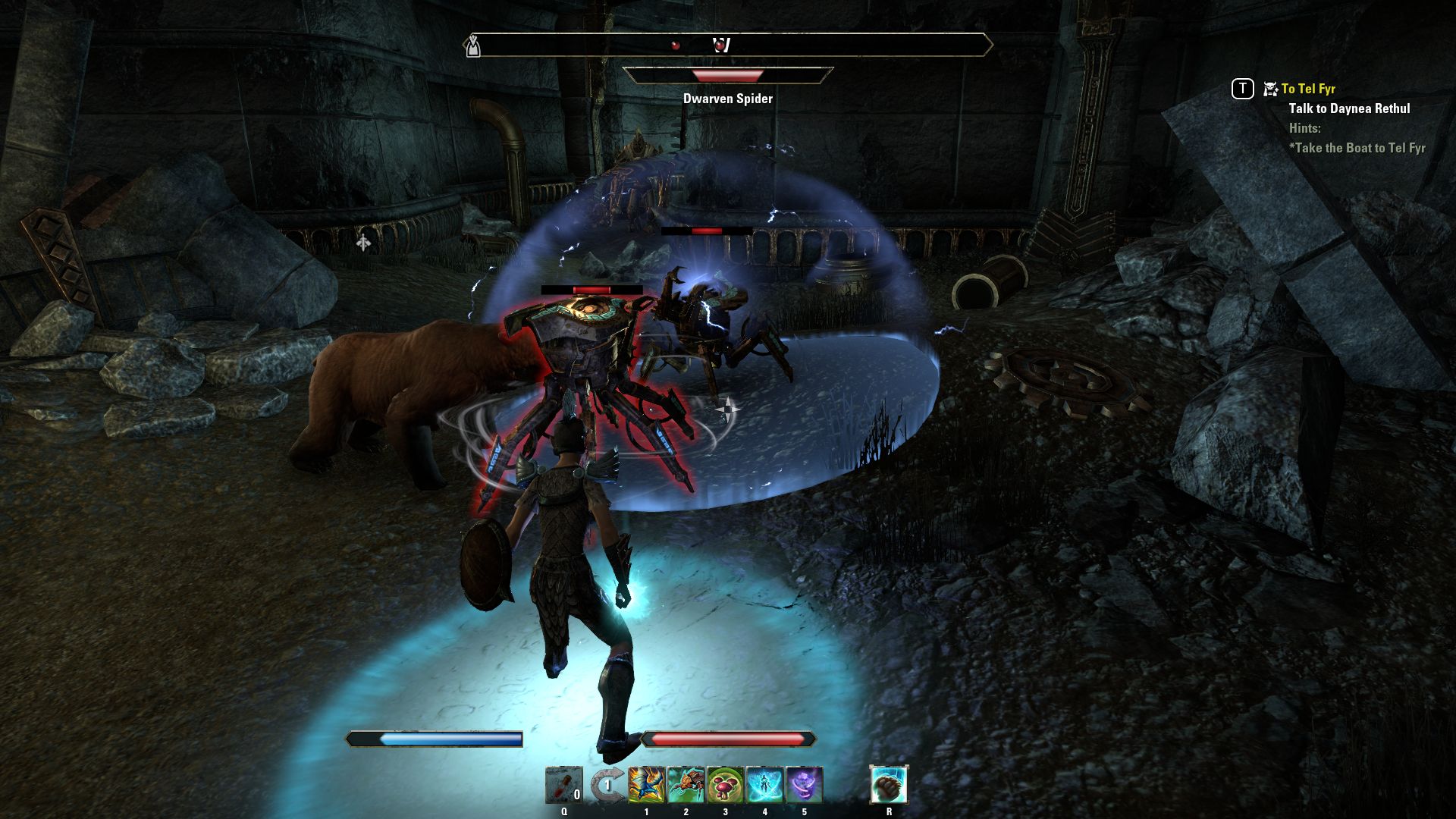Use the red potion quickslot
1456x819 pixels.
point(563,785)
